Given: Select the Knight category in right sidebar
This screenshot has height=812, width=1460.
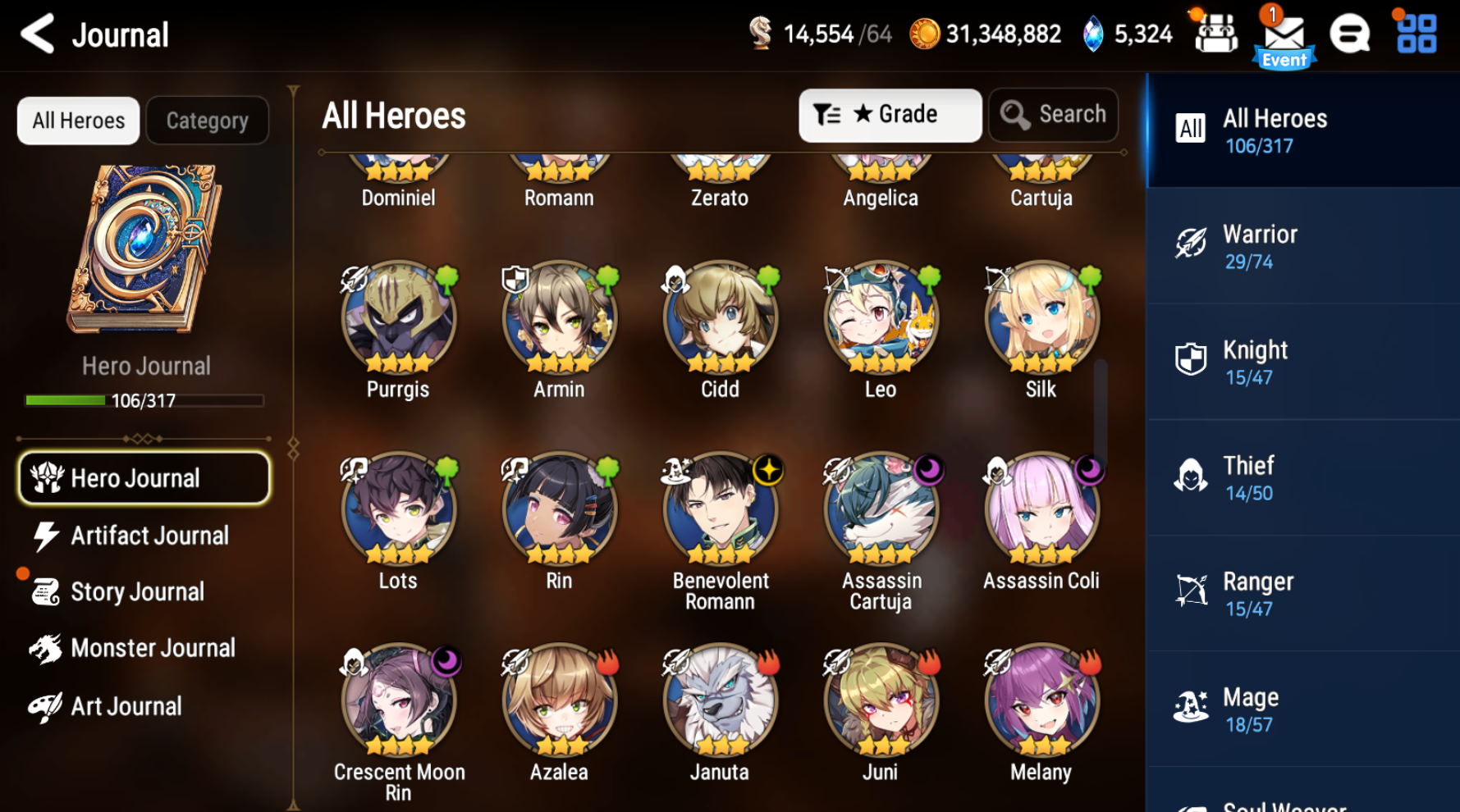Looking at the screenshot, I should (x=1302, y=361).
